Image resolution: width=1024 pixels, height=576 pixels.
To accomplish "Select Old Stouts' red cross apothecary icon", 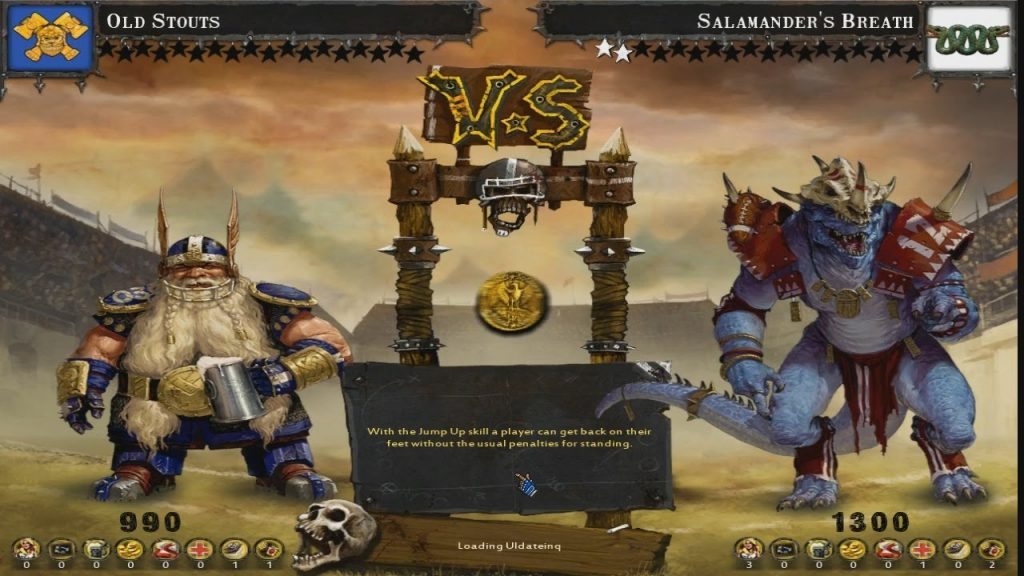I will (x=198, y=549).
